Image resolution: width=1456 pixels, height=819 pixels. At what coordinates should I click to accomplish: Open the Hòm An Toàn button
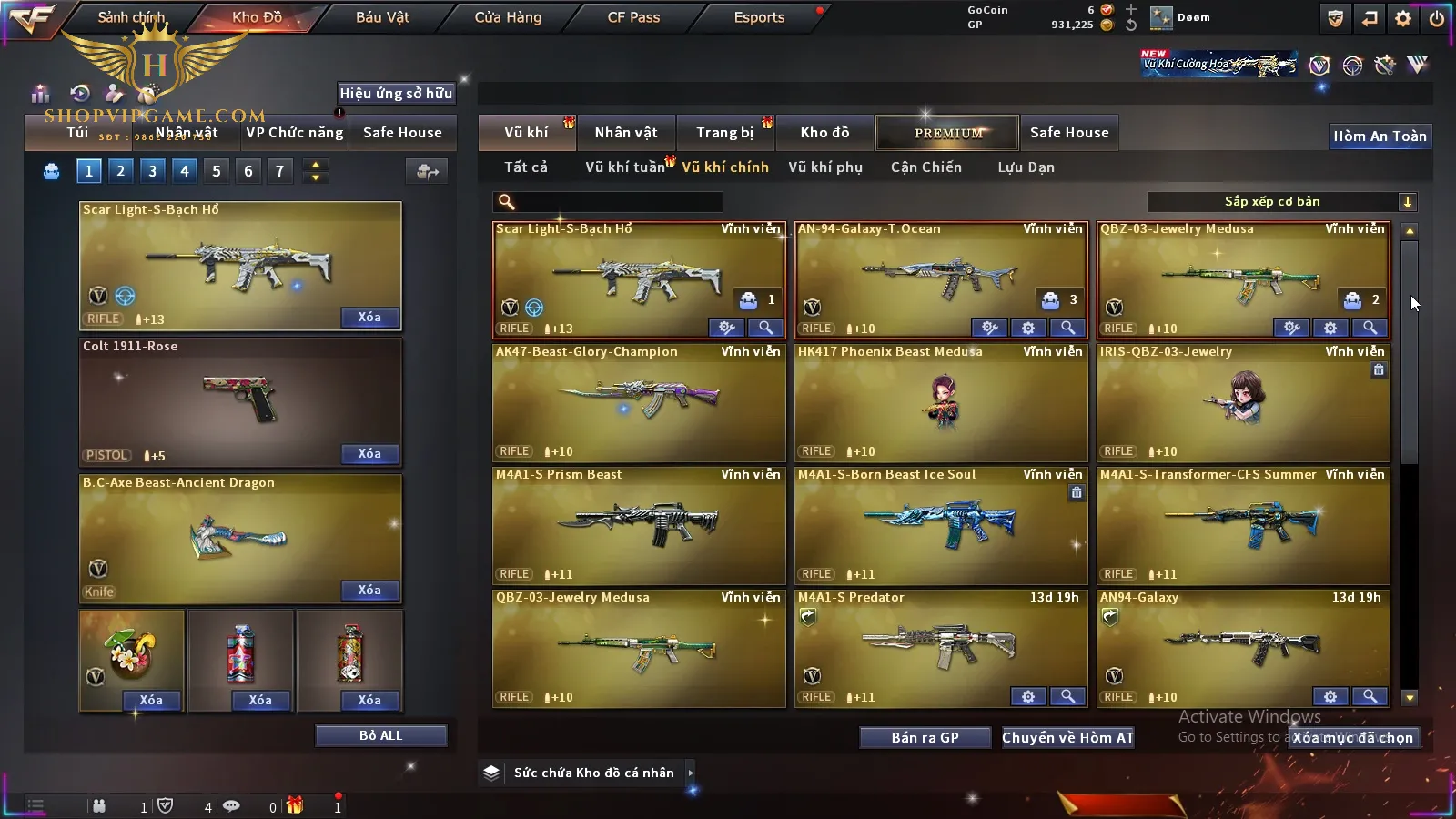click(1380, 136)
